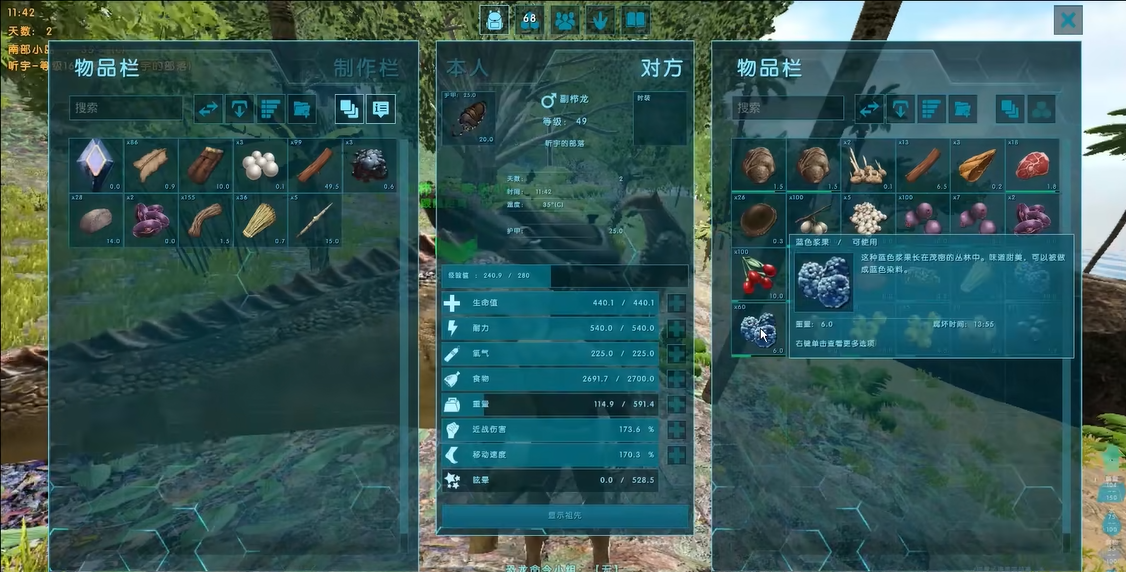Screen dimensions: 1126x572
Task: Select the blue berries stack in right inventory
Action: [758, 329]
